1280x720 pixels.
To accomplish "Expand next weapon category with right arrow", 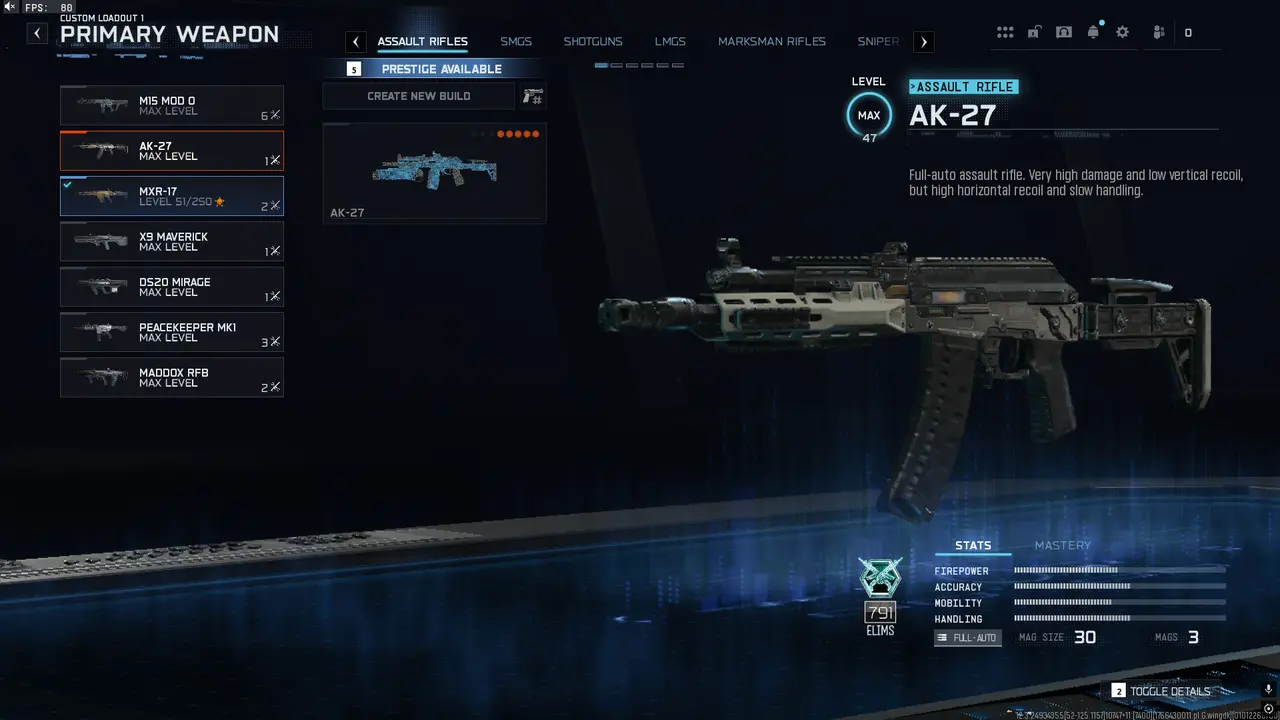I will pyautogui.click(x=922, y=41).
